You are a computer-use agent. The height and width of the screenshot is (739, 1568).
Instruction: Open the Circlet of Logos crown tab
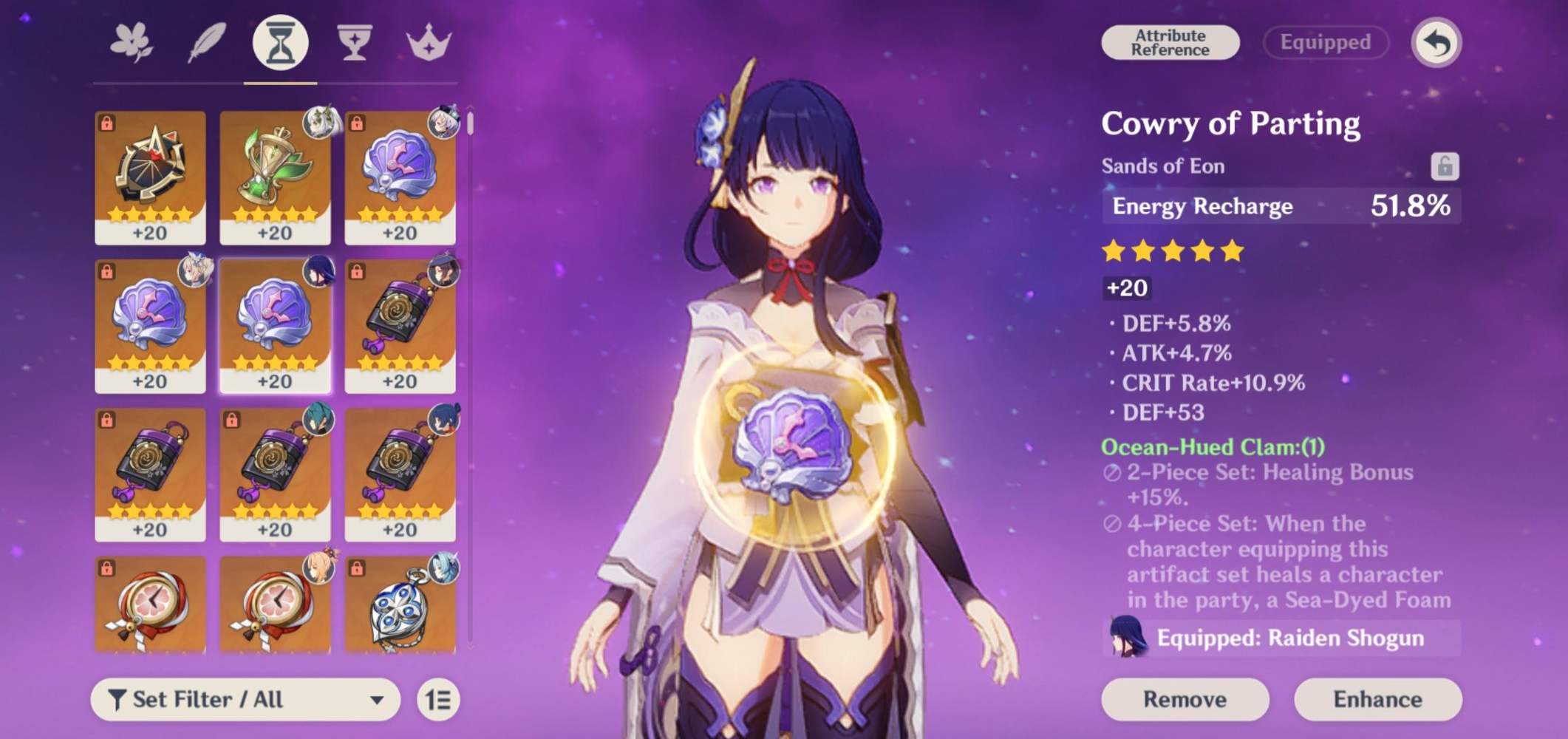(429, 43)
